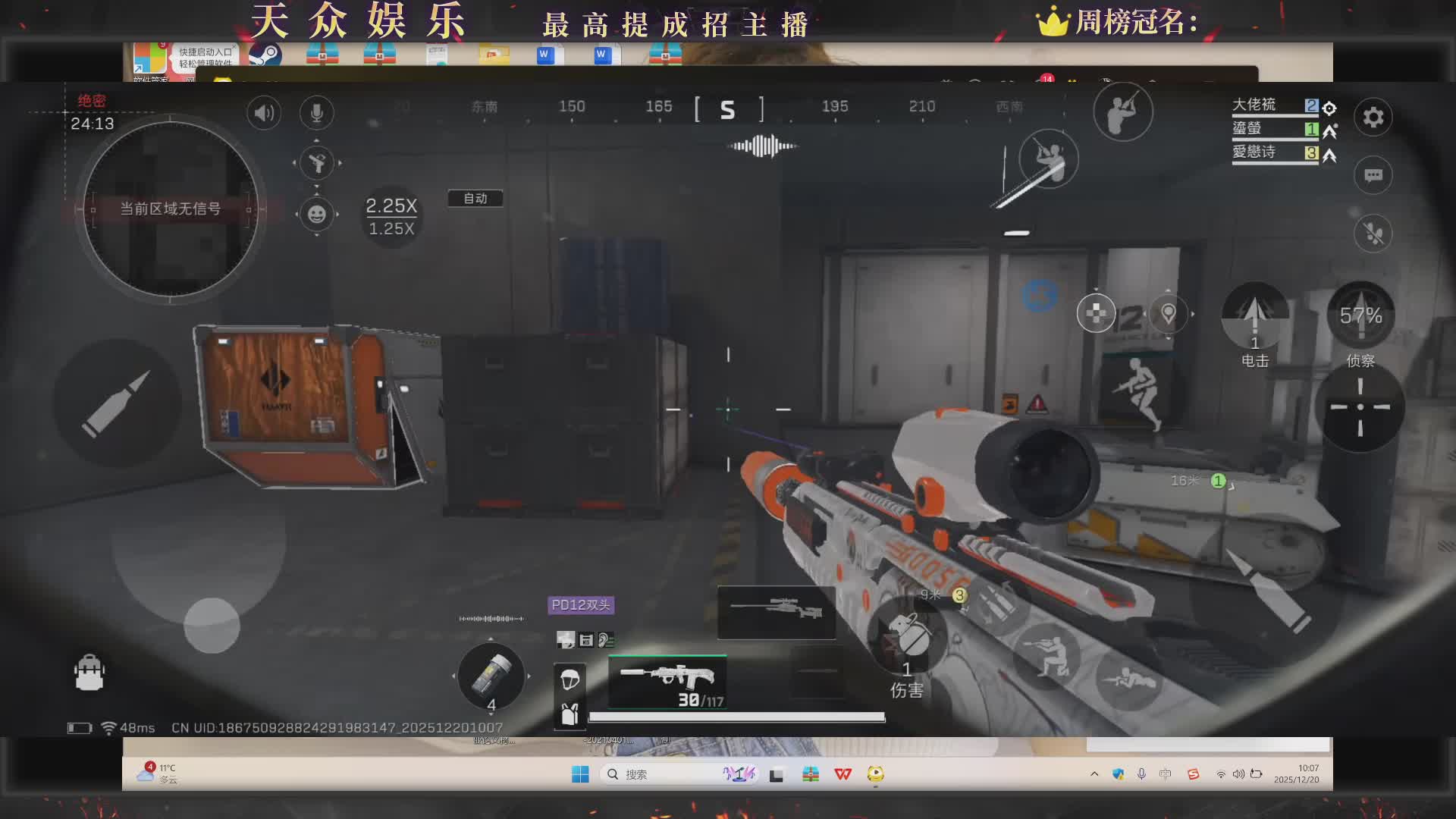The height and width of the screenshot is (819, 1456).
Task: Throw the 伤害 grenade
Action: (x=908, y=637)
